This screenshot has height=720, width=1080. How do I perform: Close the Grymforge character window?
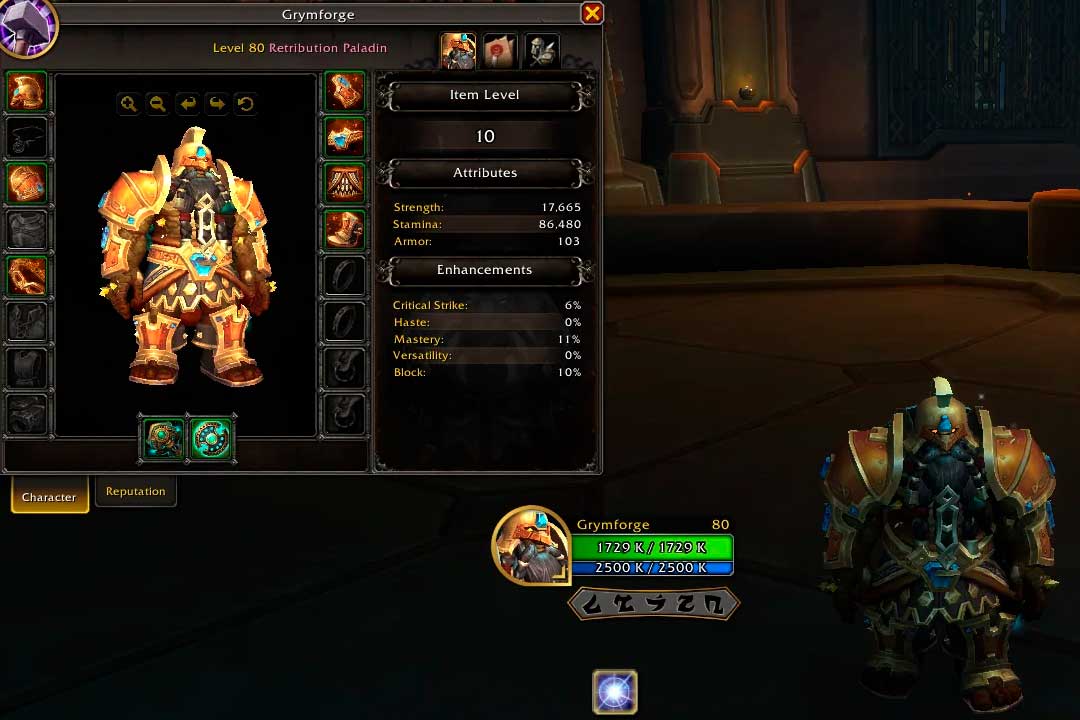tap(592, 13)
